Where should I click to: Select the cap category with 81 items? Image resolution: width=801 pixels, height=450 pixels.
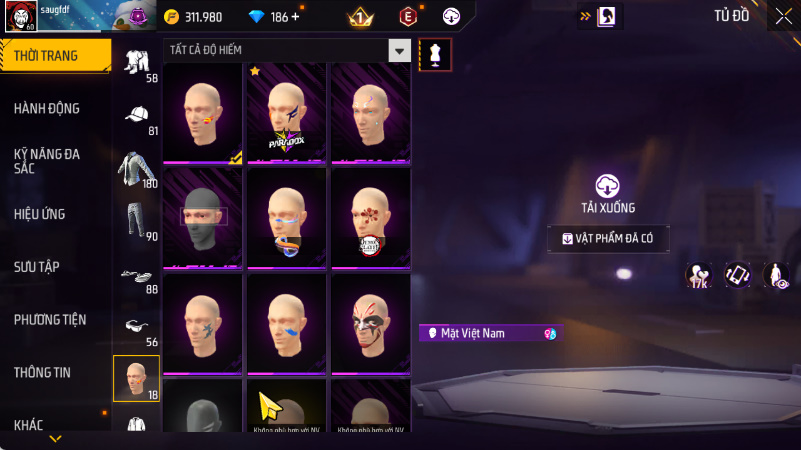(136, 119)
